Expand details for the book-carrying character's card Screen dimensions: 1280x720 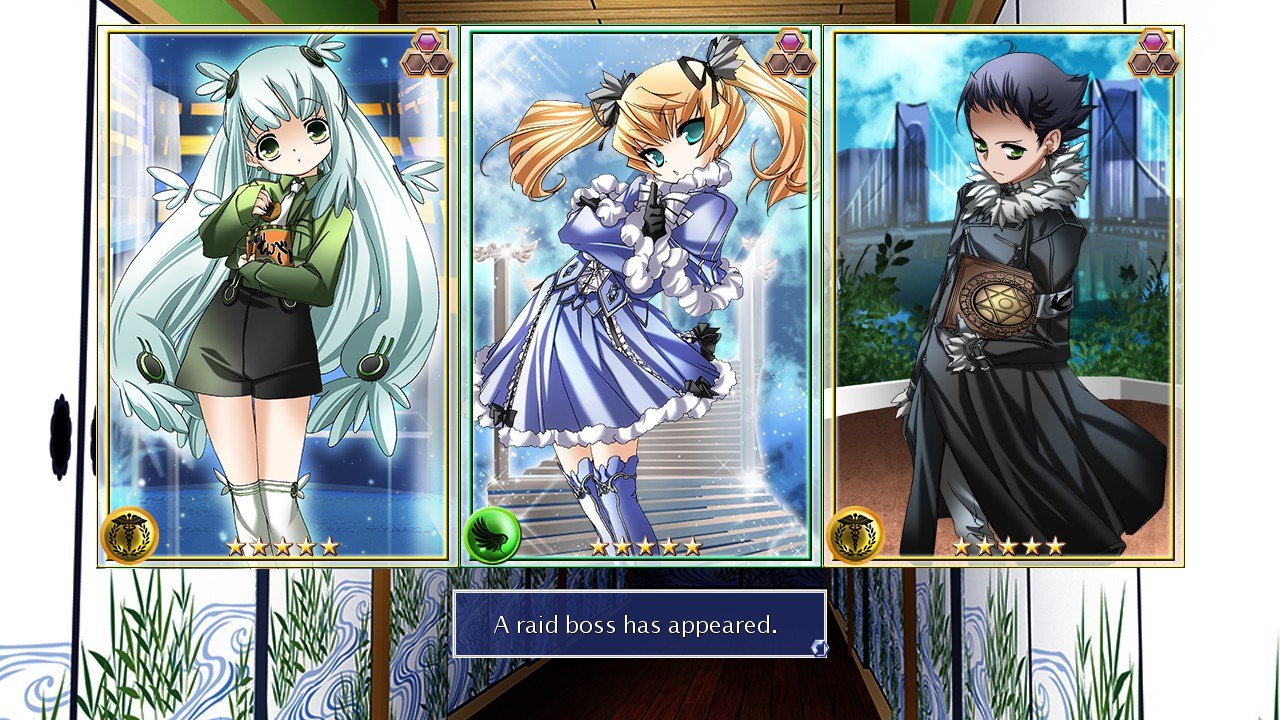pos(1000,295)
